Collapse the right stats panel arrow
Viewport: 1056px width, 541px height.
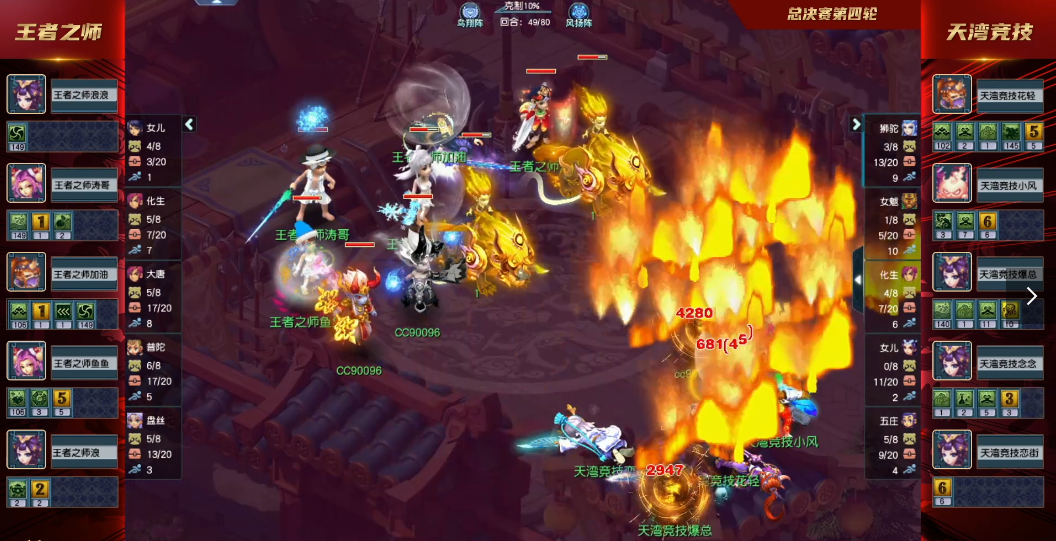(856, 124)
